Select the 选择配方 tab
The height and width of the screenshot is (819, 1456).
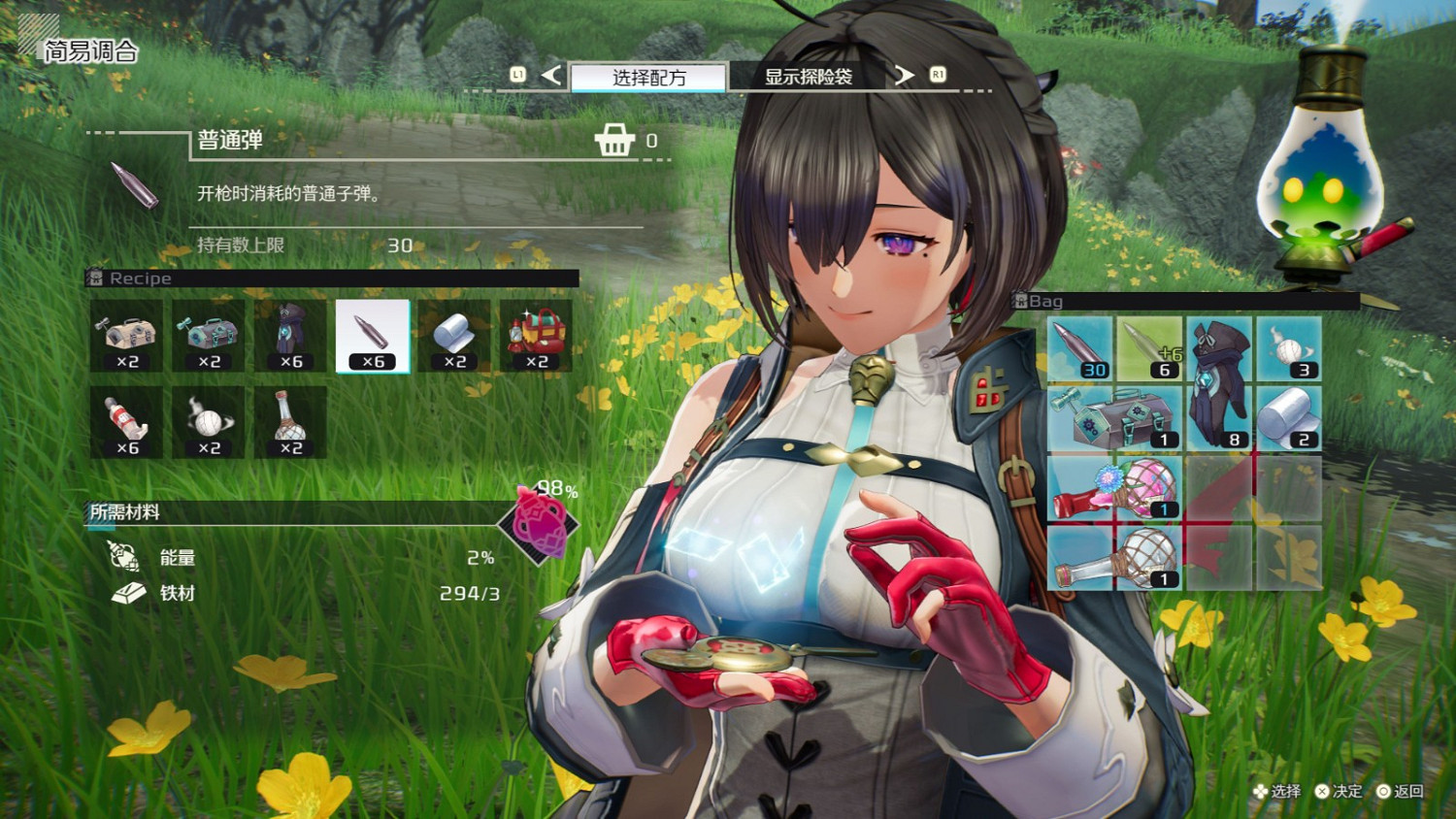(647, 78)
